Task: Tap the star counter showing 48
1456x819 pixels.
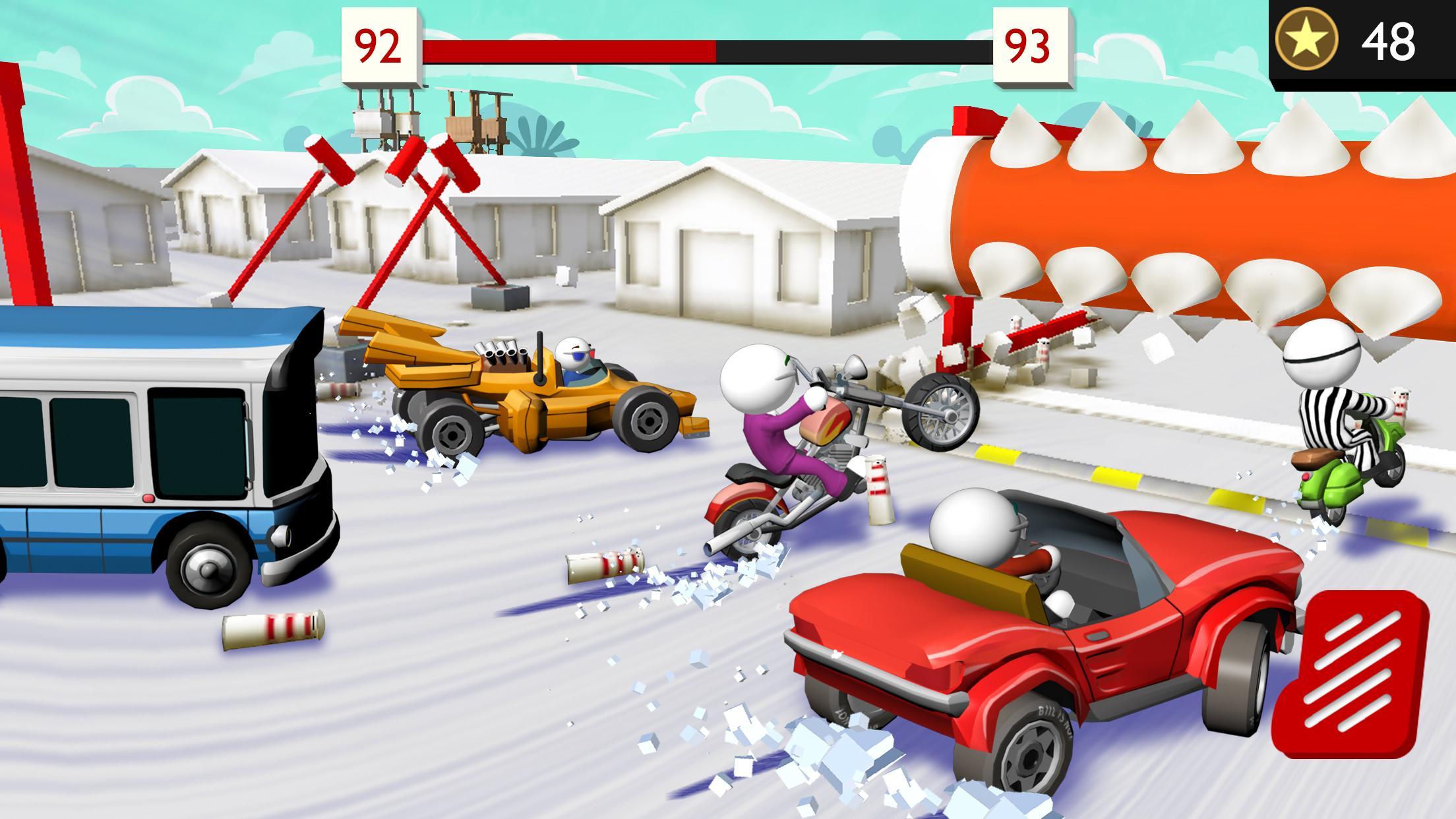Action: point(1388,41)
